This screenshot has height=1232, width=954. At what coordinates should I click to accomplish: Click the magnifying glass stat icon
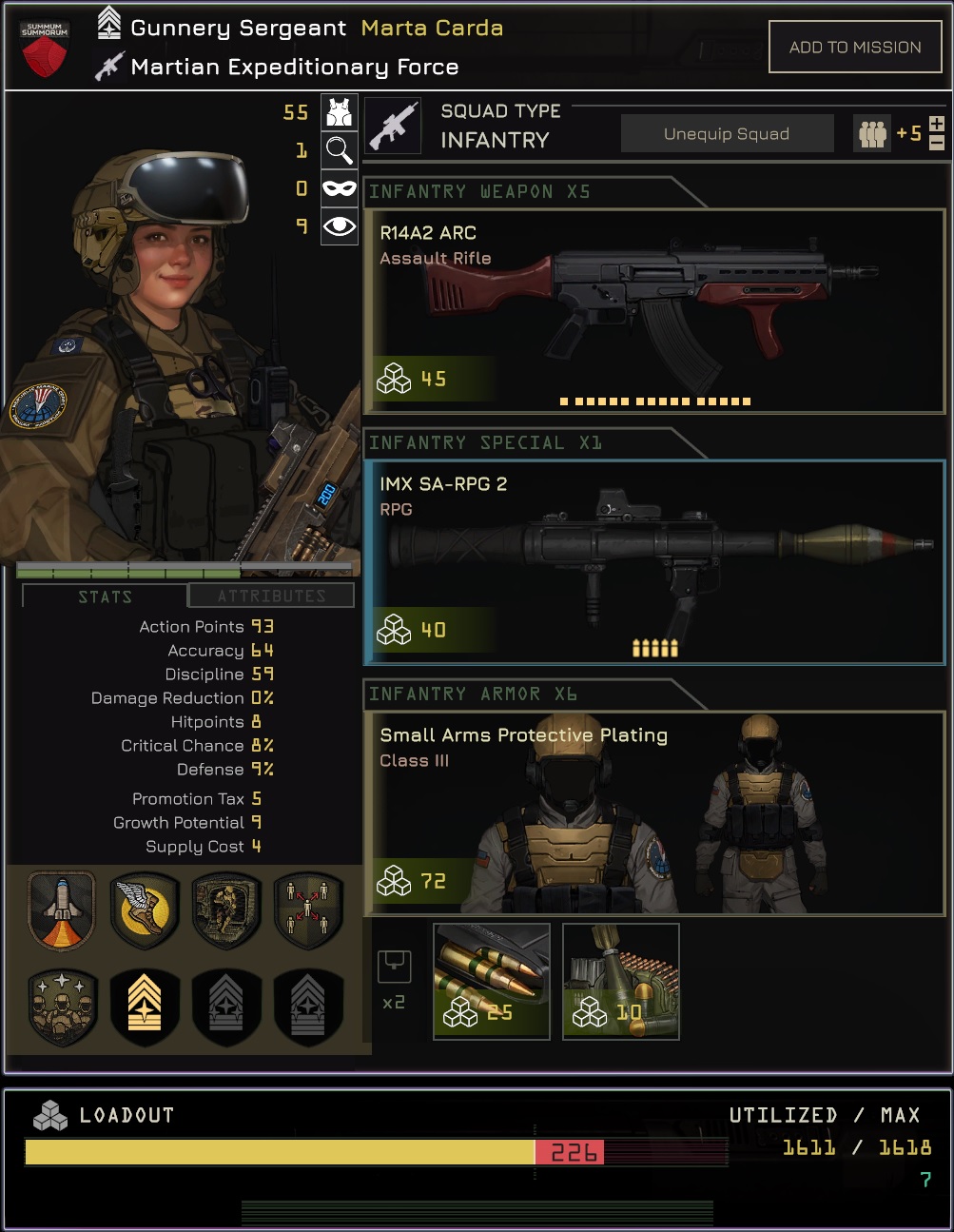340,149
